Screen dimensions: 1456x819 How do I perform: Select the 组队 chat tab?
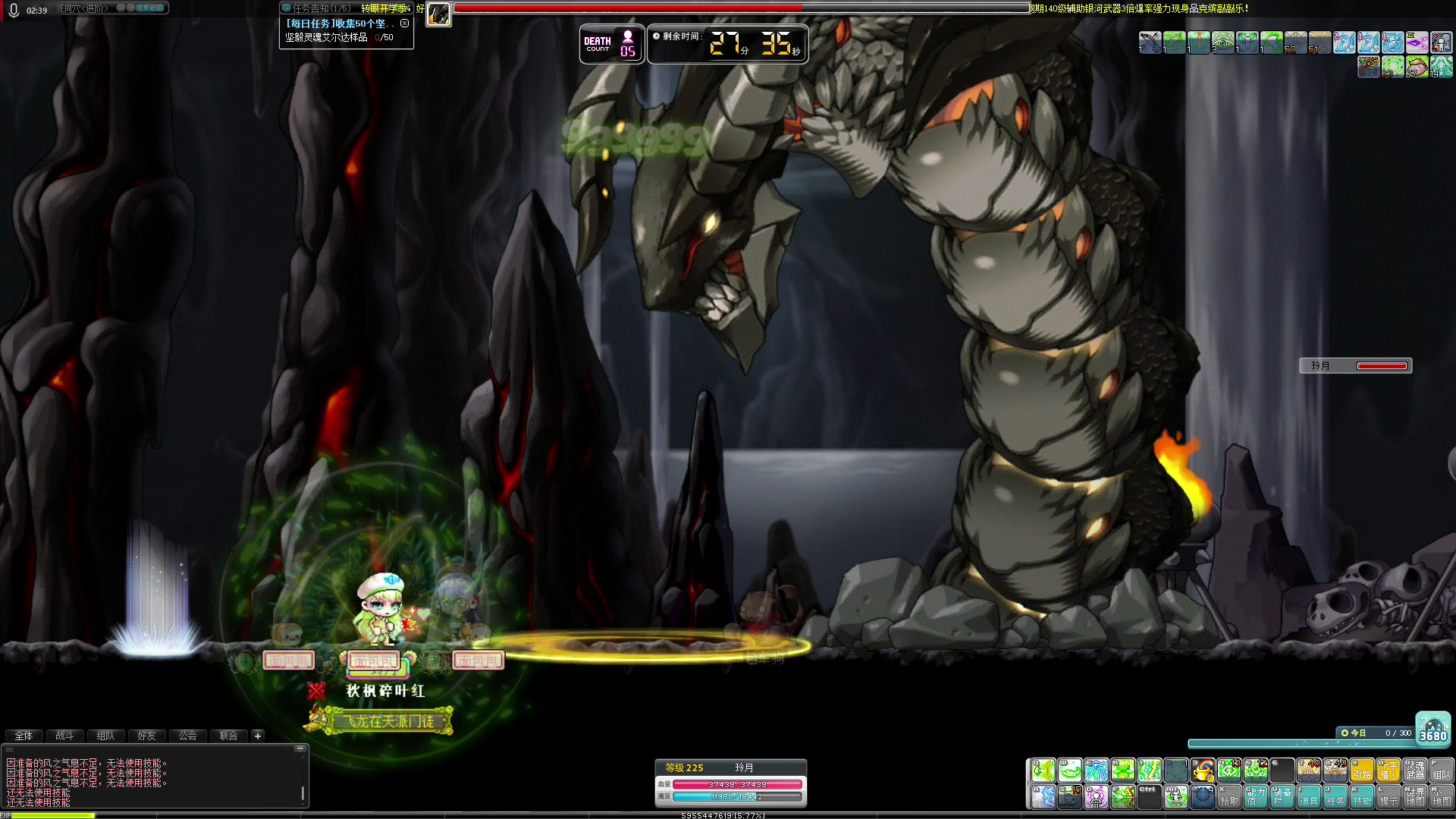point(105,736)
